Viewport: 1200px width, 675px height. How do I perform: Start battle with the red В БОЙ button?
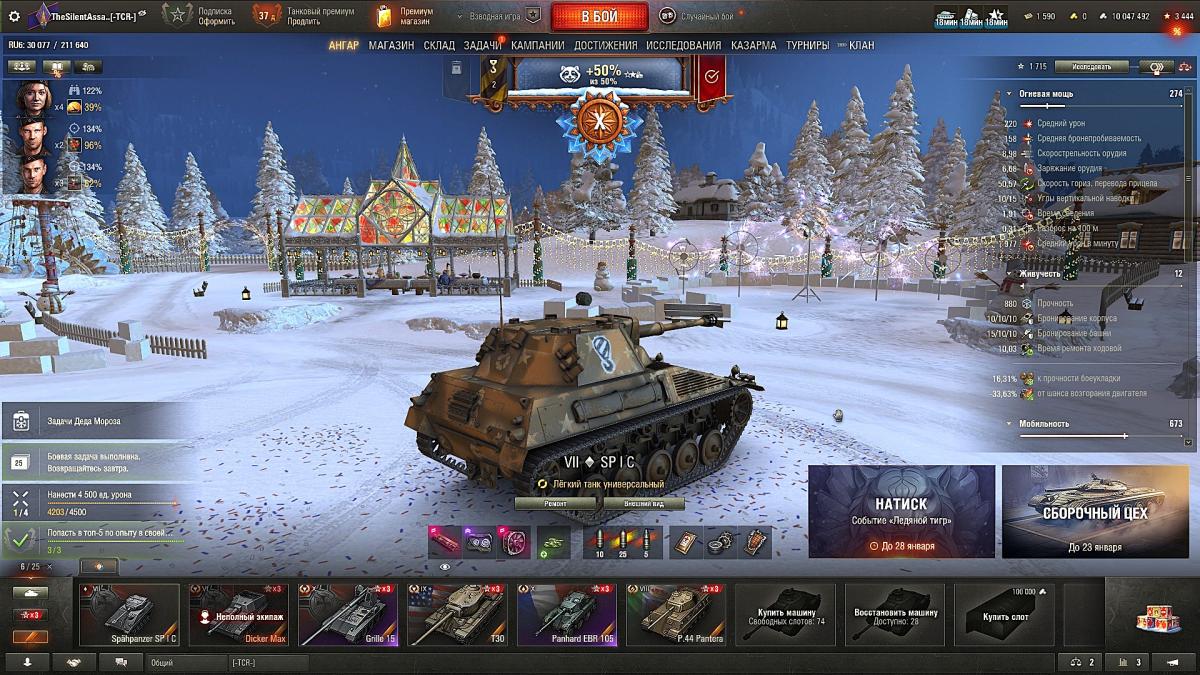[x=599, y=16]
